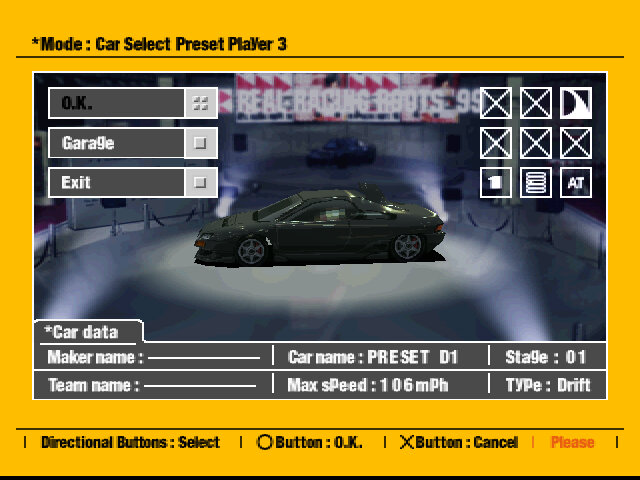Select the curved fin shape icon
Viewport: 640px width, 480px height.
tap(575, 103)
